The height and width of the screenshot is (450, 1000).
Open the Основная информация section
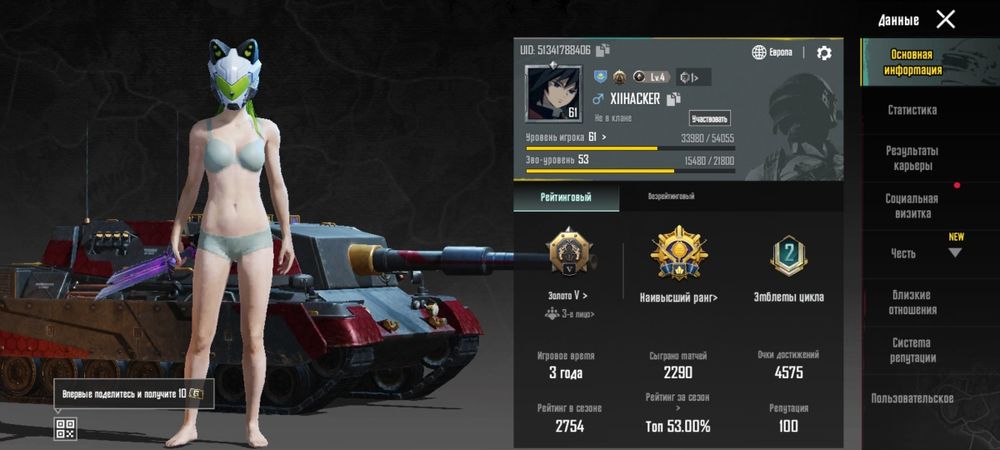pyautogui.click(x=912, y=63)
